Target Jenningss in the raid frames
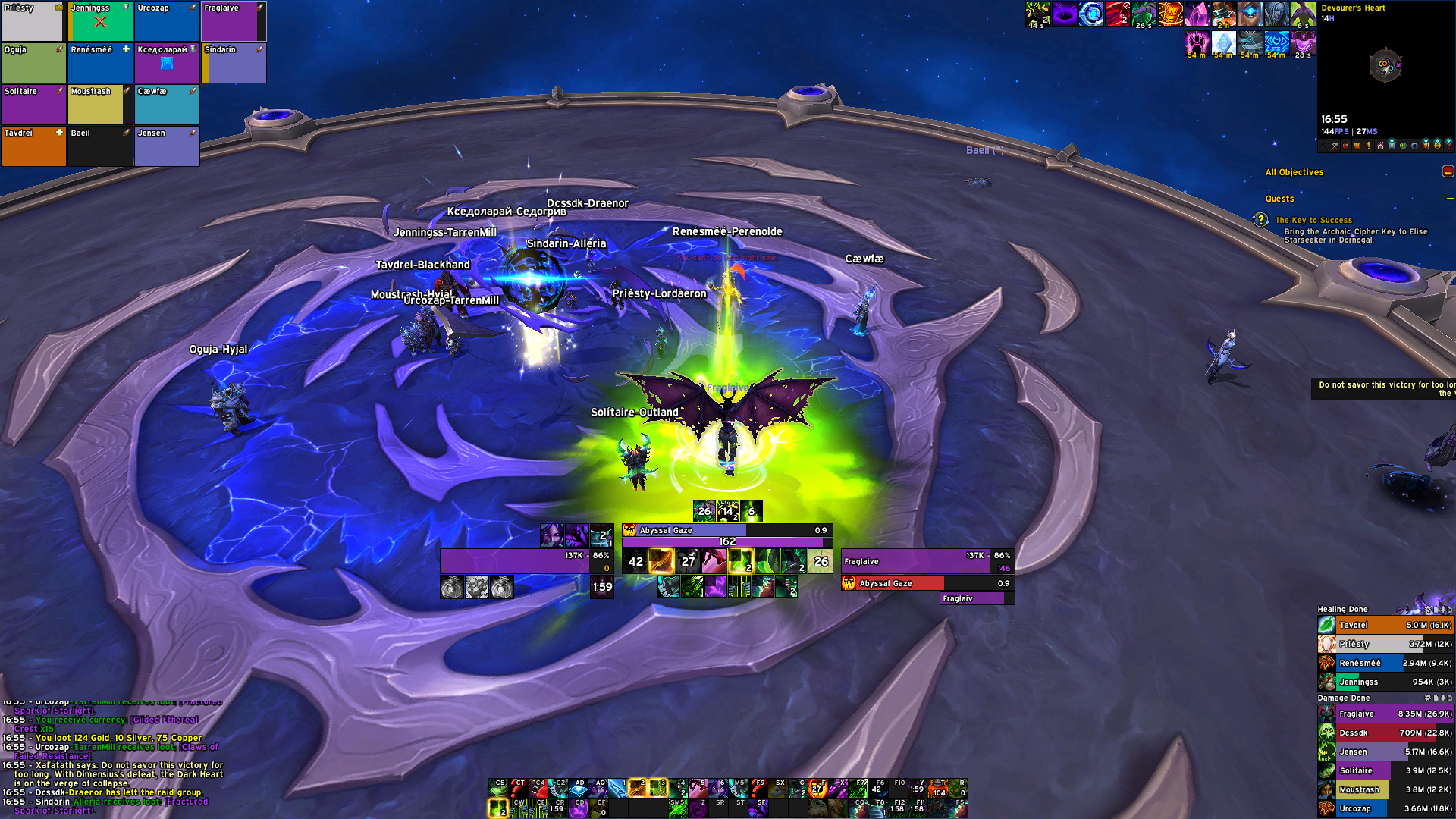1456x819 pixels. pyautogui.click(x=100, y=21)
